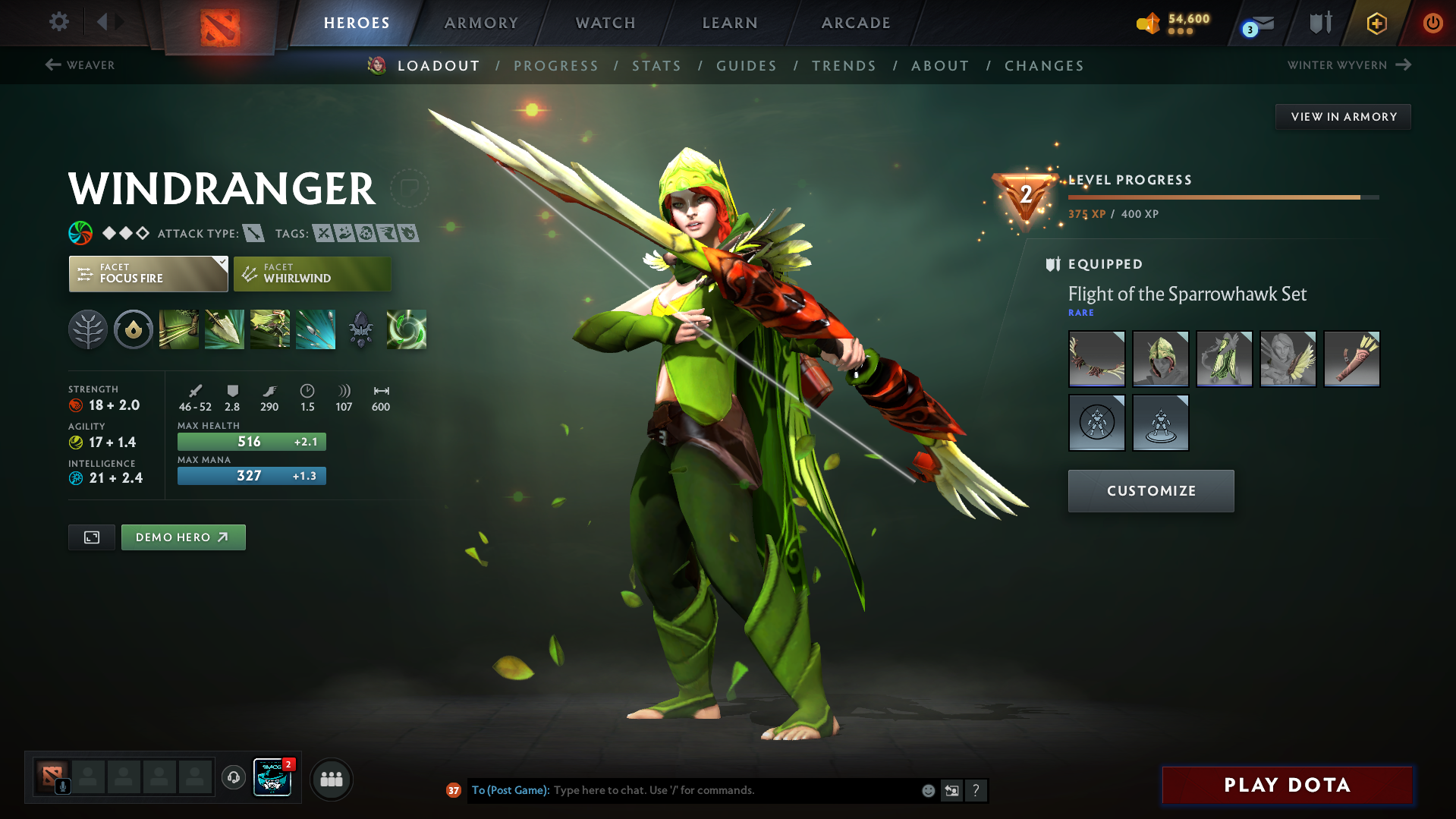Viewport: 1456px width, 819px height.
Task: Open the GUIDES section
Action: [746, 66]
